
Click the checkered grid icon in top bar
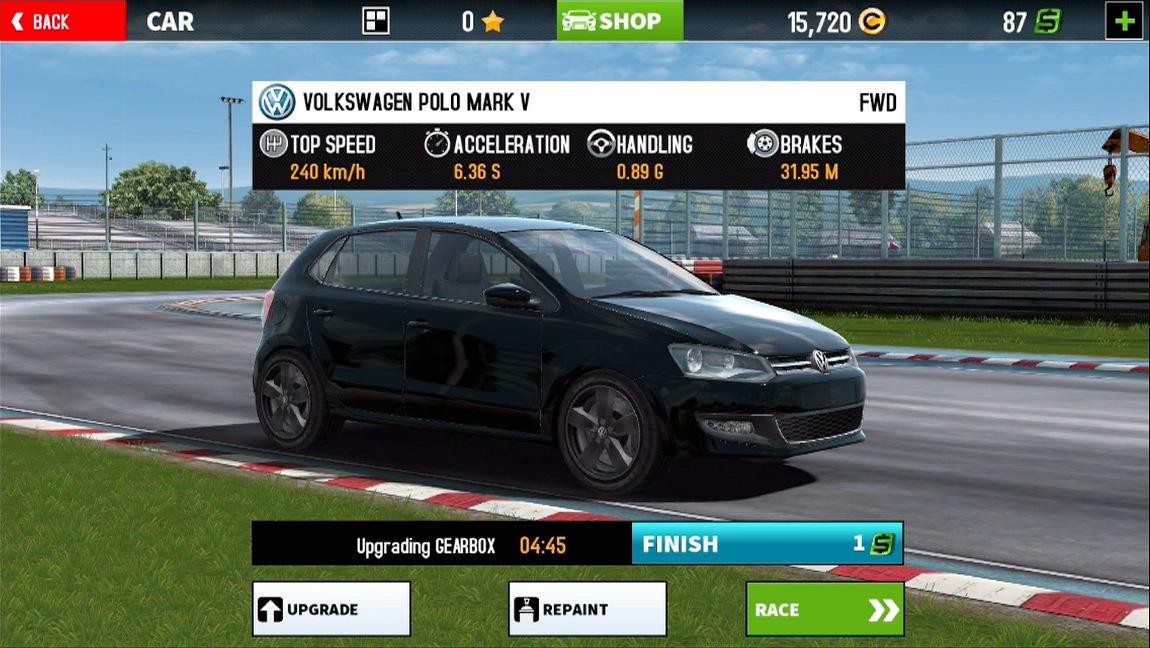[376, 21]
